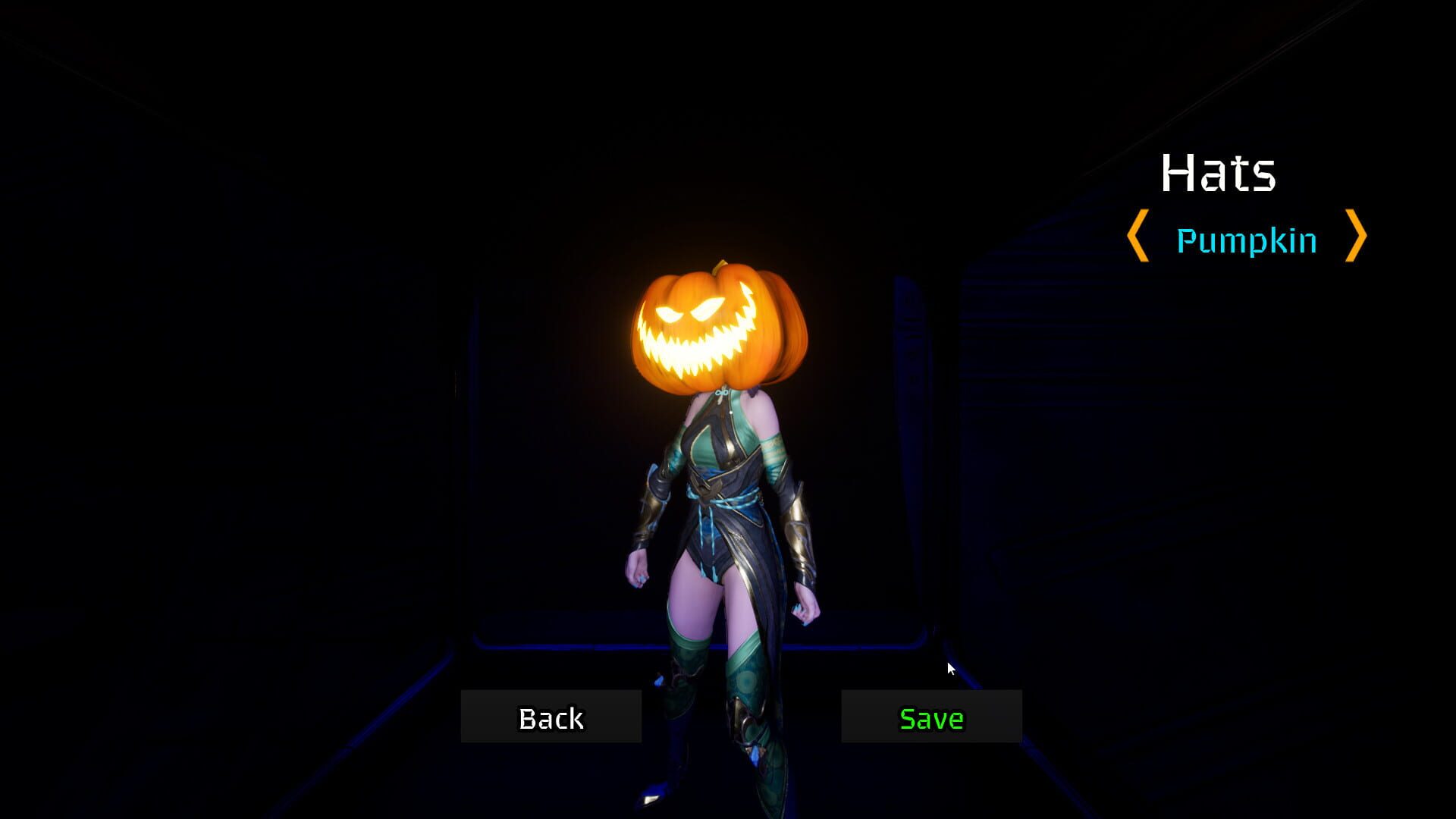This screenshot has height=819, width=1456.
Task: Click the Save label highlighted in green
Action: pos(930,717)
